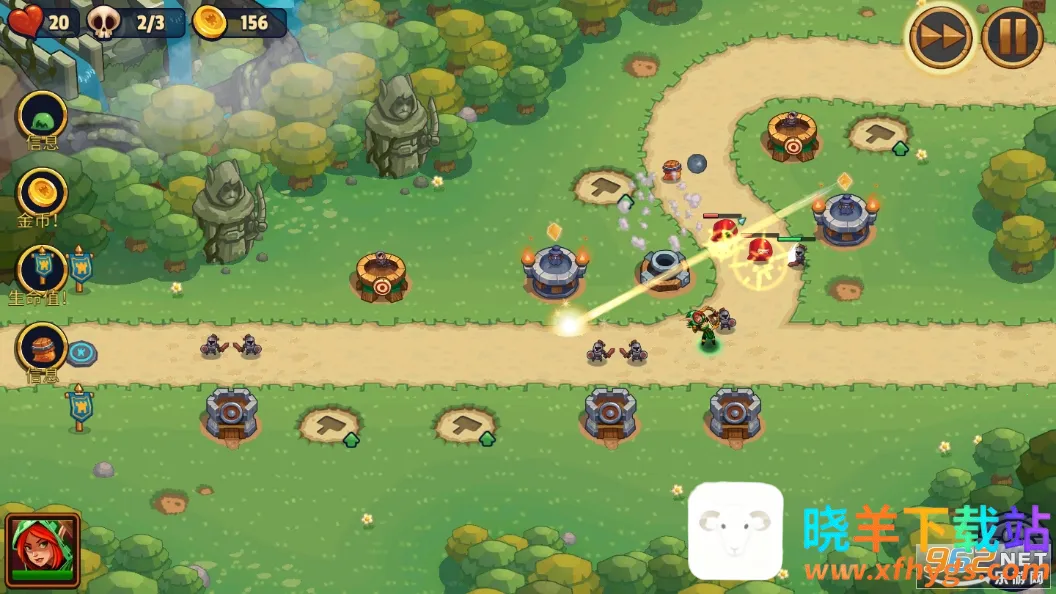Select the red-hooded hero portrait
Screen dimensions: 1056x594
tap(42, 549)
